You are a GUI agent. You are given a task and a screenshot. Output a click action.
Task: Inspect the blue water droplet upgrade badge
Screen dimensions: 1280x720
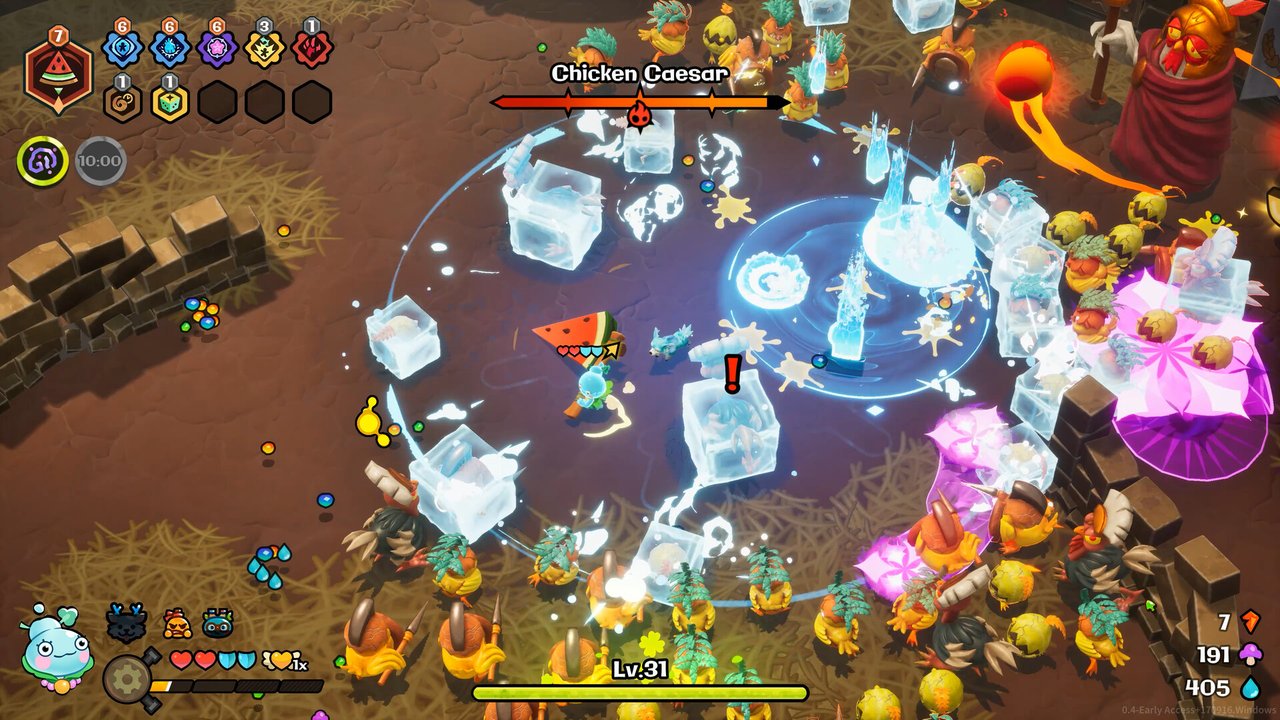click(x=170, y=48)
